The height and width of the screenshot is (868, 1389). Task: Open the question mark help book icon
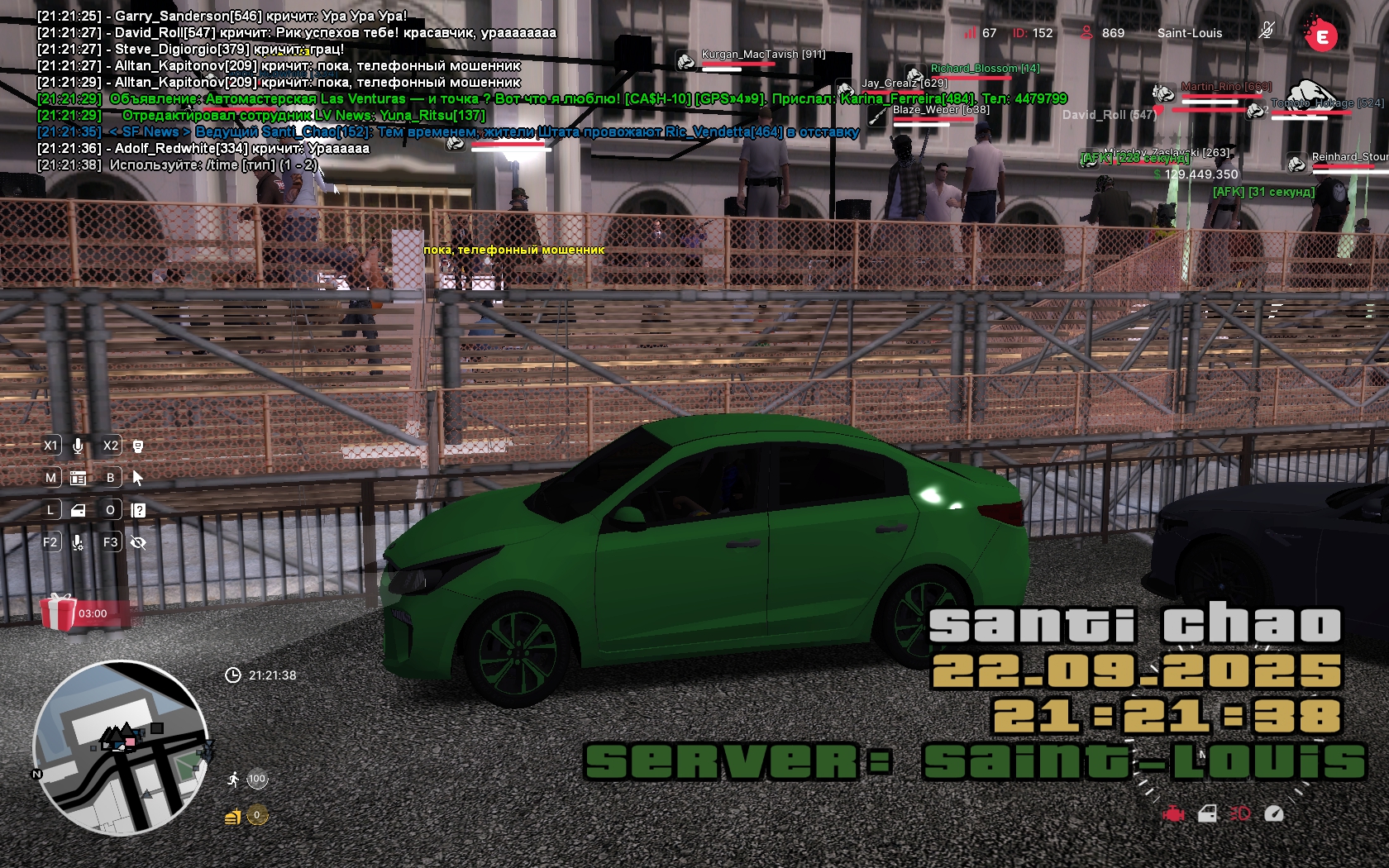point(138,510)
